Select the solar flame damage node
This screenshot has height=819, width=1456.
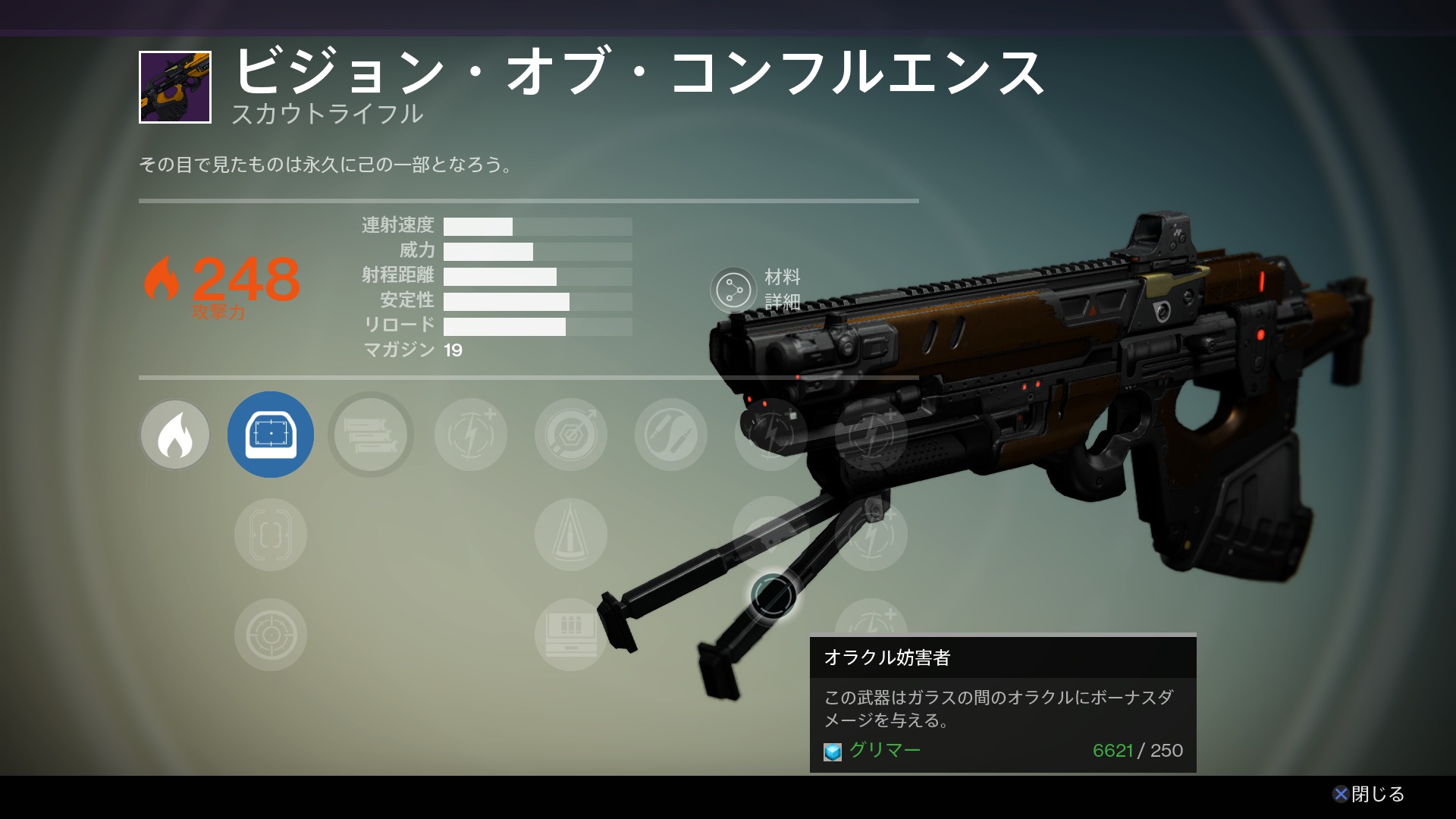coord(175,435)
